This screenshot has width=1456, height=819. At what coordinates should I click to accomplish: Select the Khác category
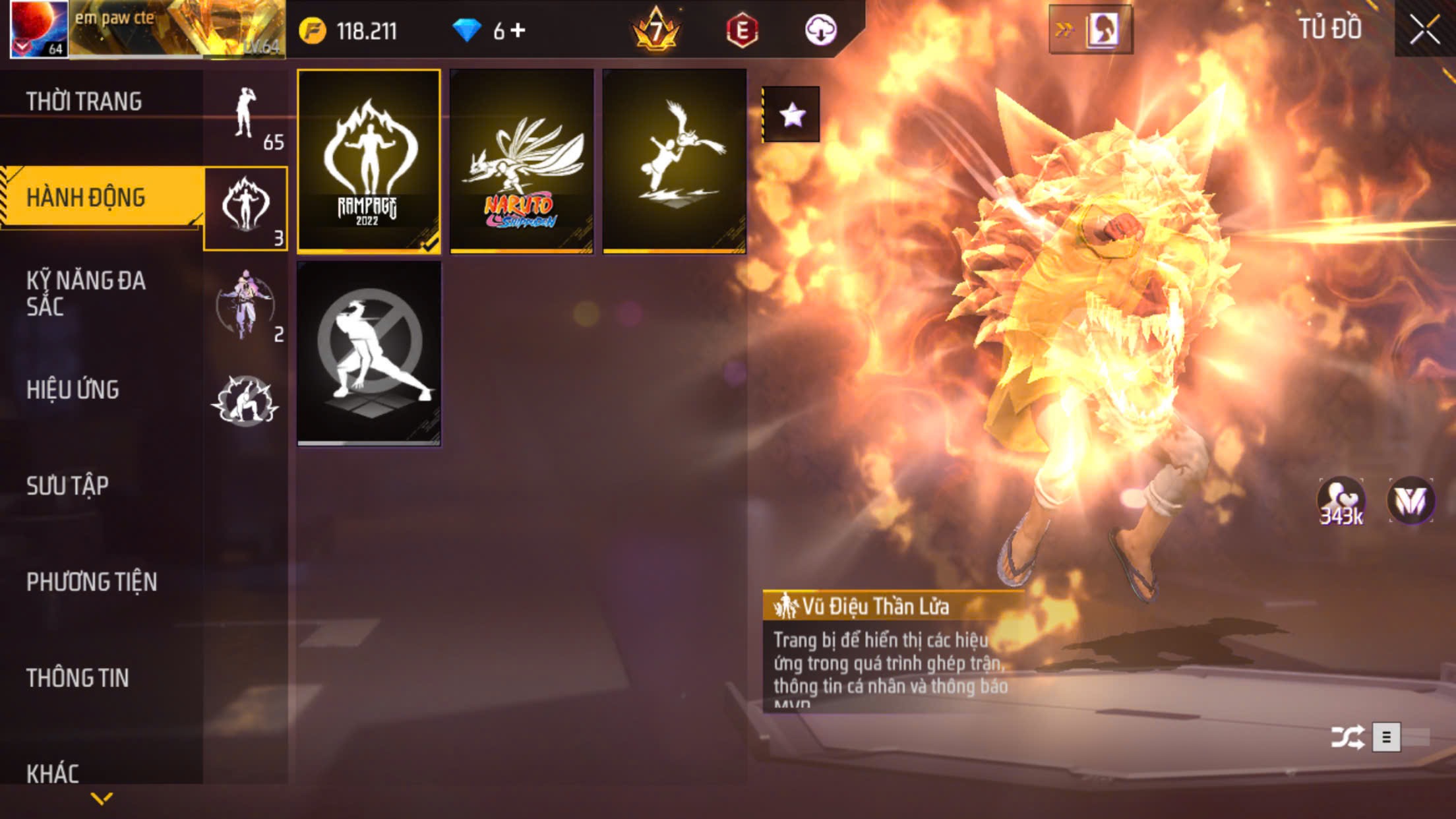tap(53, 773)
